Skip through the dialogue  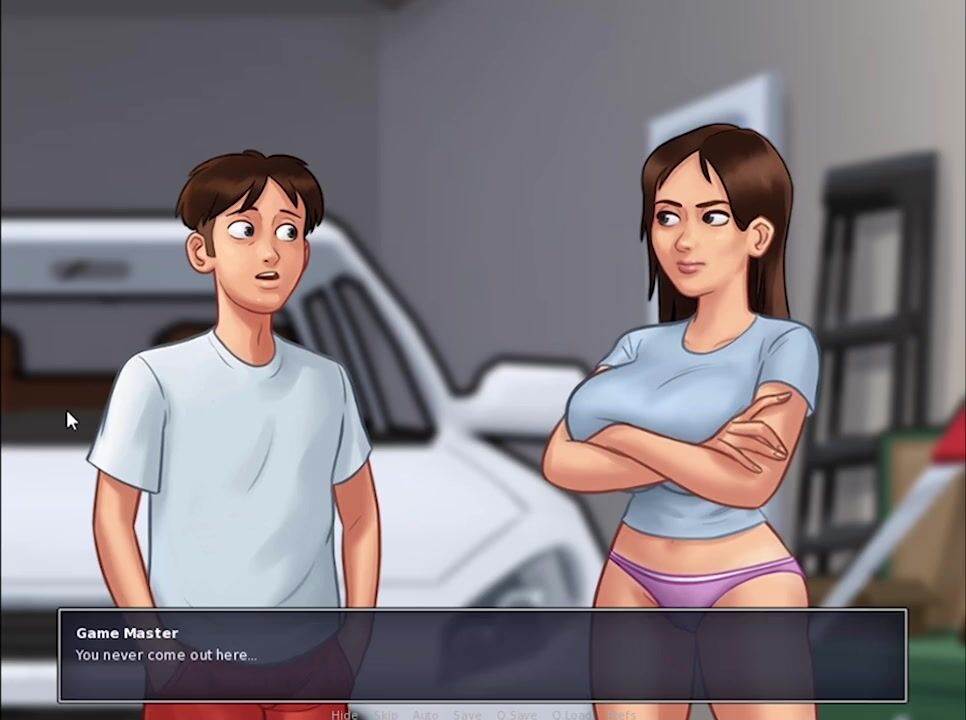386,714
